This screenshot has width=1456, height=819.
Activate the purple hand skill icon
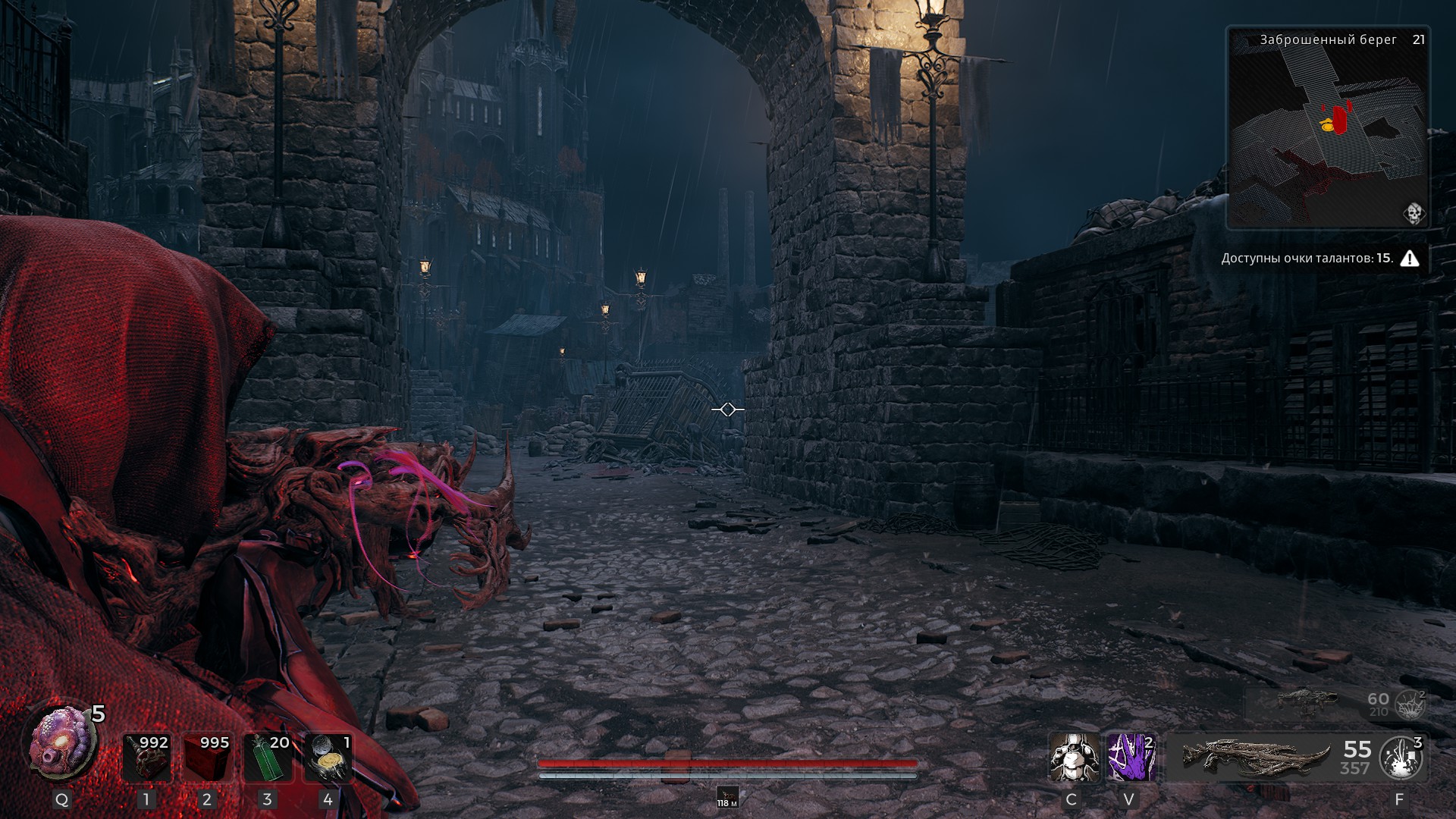click(1131, 757)
